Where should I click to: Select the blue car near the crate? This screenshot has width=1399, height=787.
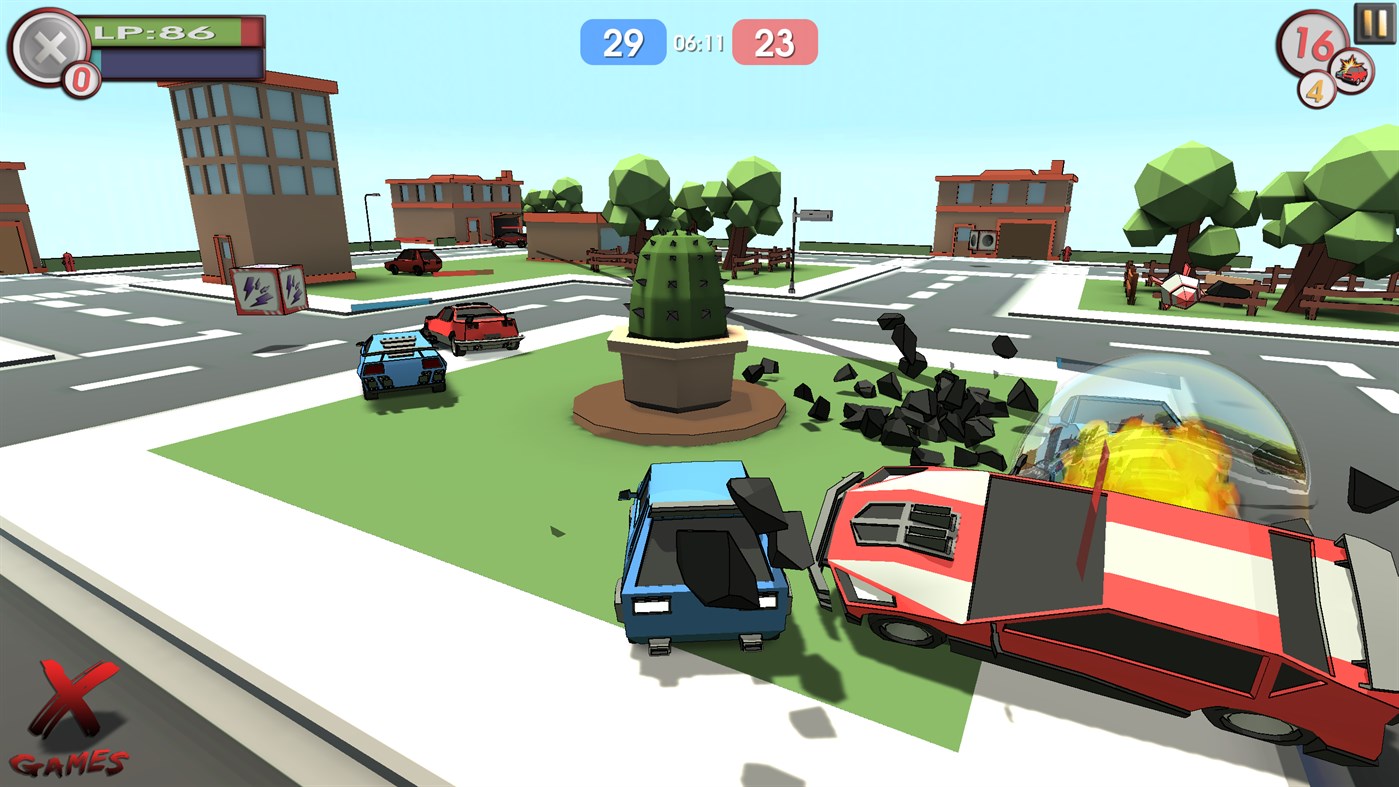pyautogui.click(x=400, y=365)
